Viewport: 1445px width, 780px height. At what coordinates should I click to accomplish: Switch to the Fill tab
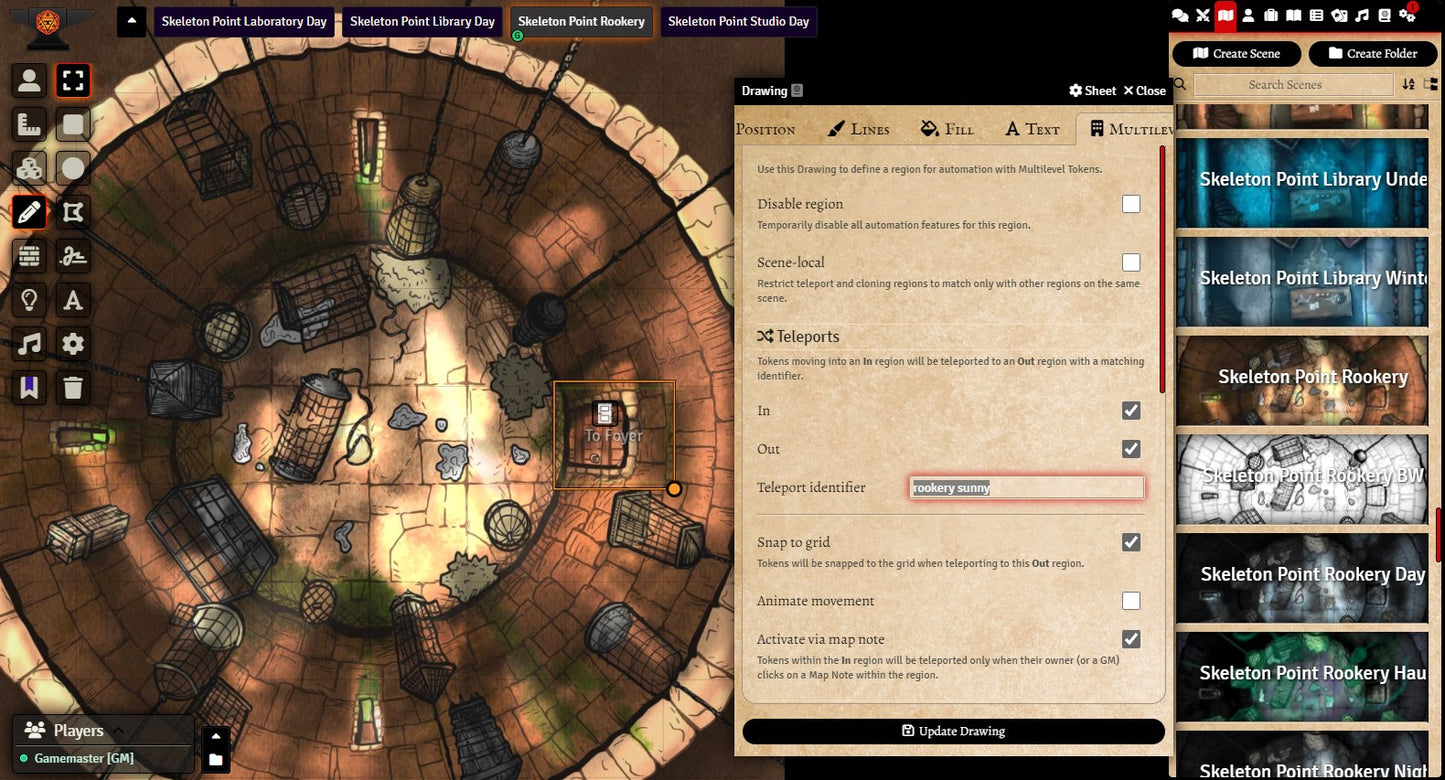947,129
